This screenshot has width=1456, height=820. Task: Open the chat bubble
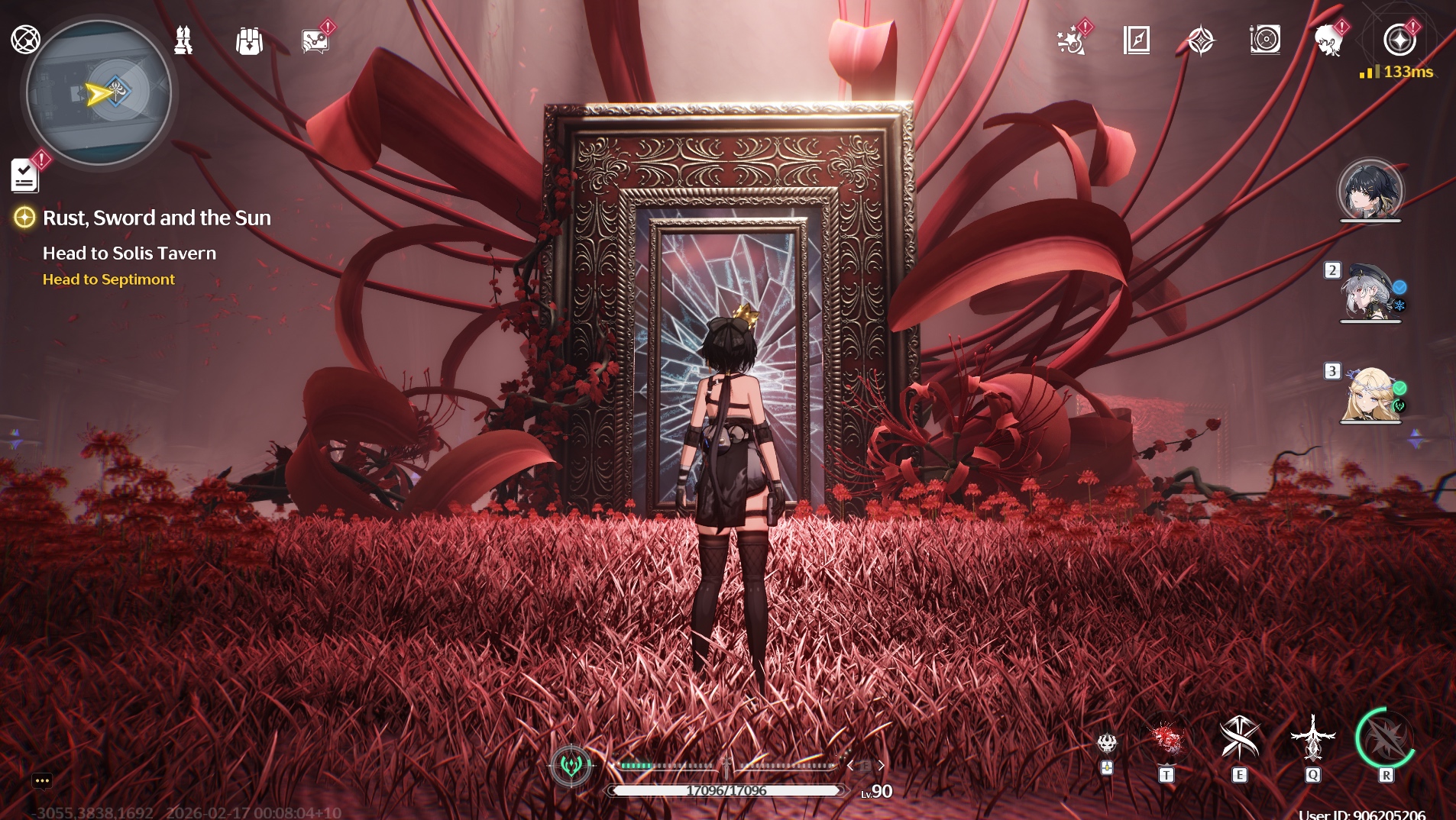click(42, 780)
